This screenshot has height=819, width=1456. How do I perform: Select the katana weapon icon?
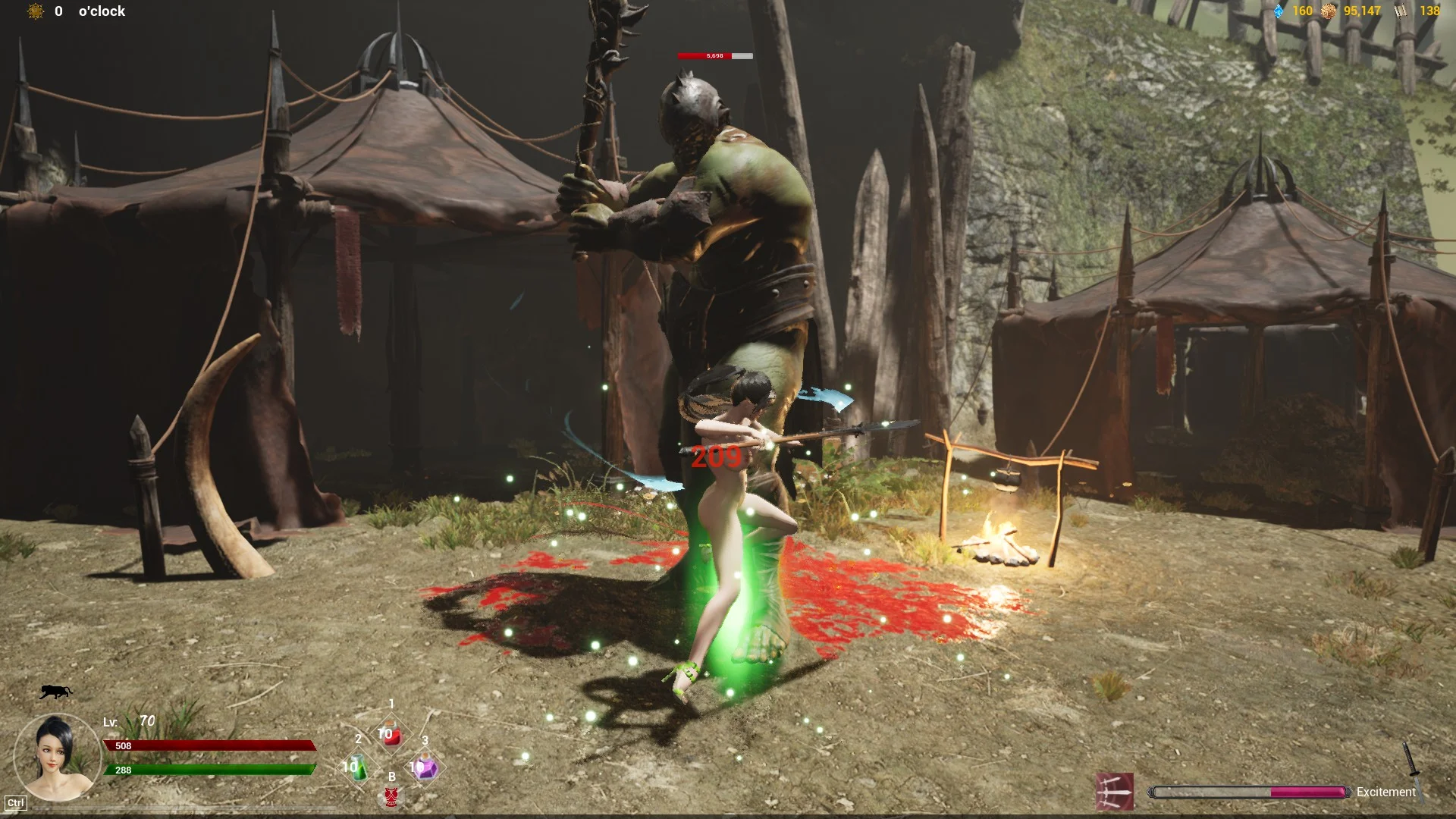[x=1413, y=770]
